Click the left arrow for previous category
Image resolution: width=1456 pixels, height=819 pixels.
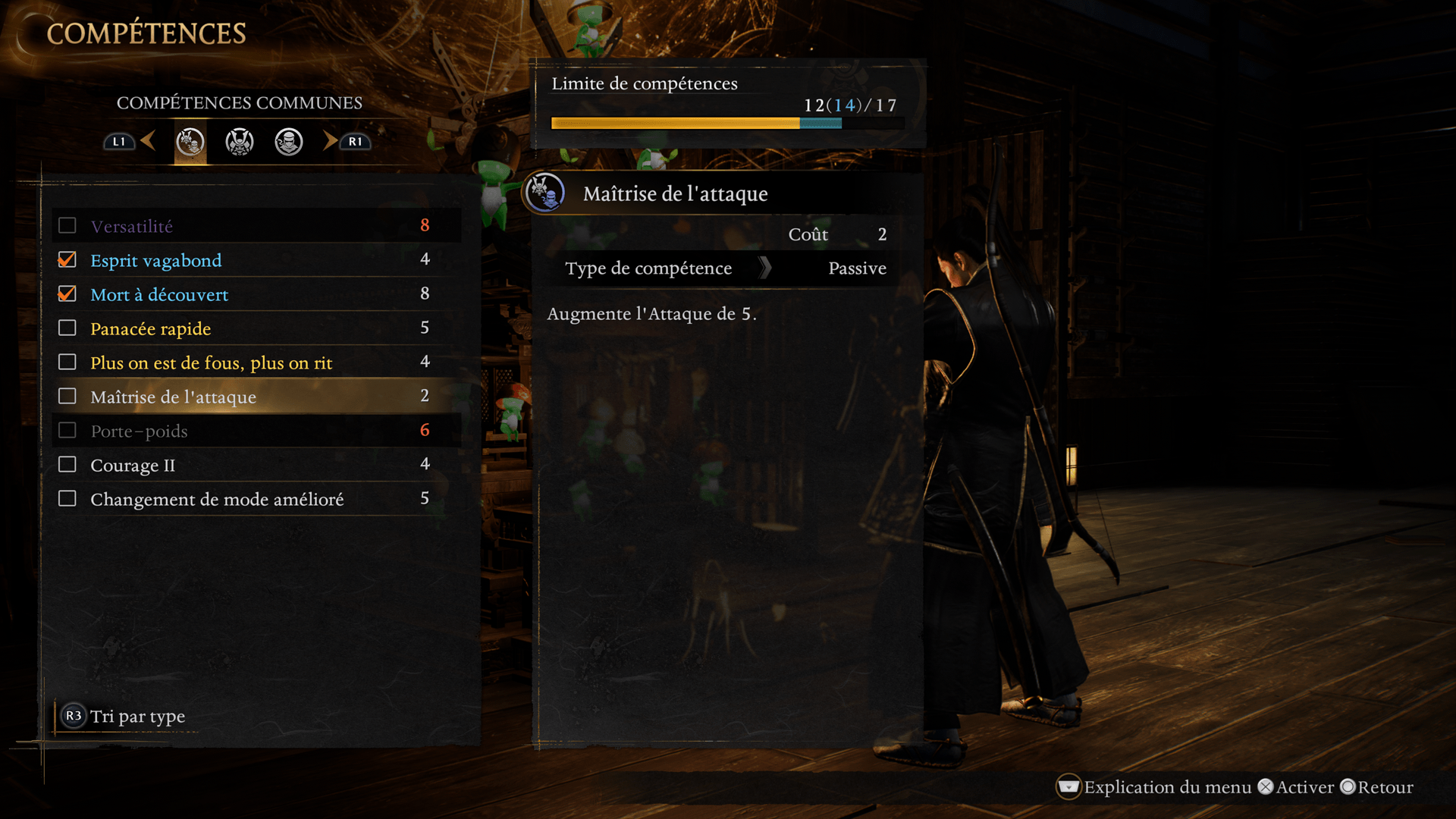pyautogui.click(x=149, y=141)
